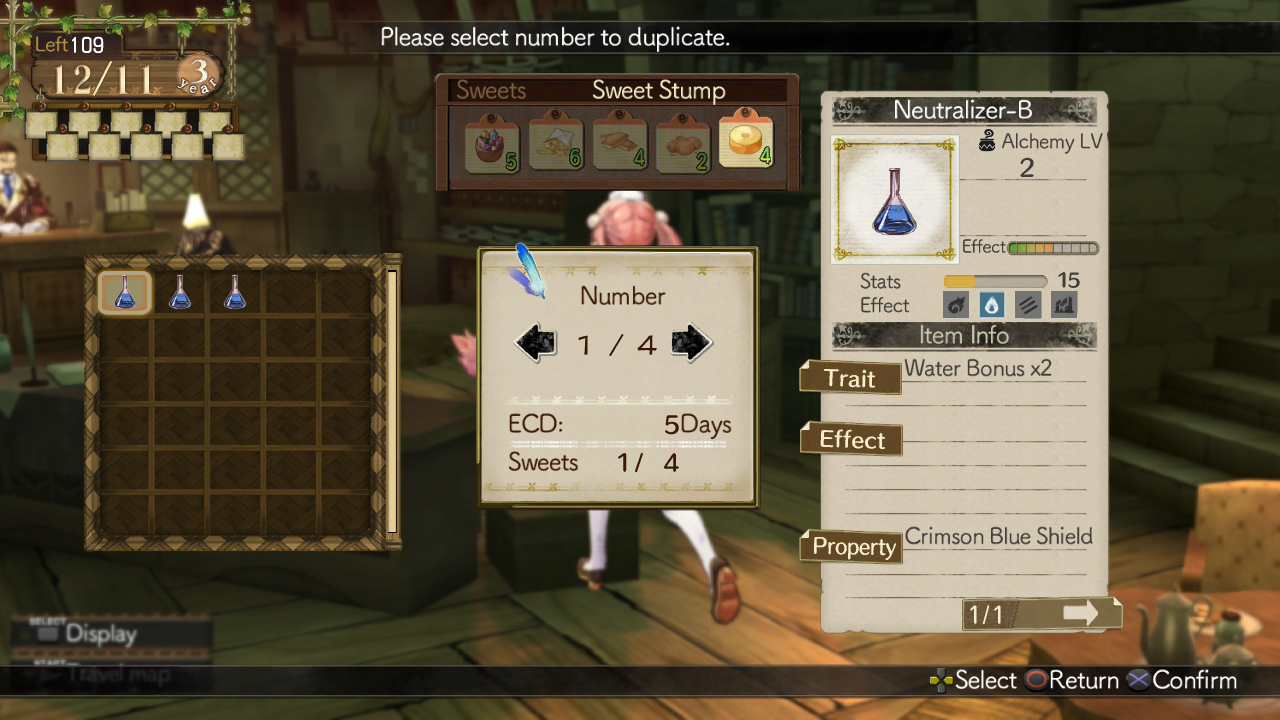Viewport: 1280px width, 720px height.
Task: Go to next item info page arrow
Action: pyautogui.click(x=1080, y=613)
